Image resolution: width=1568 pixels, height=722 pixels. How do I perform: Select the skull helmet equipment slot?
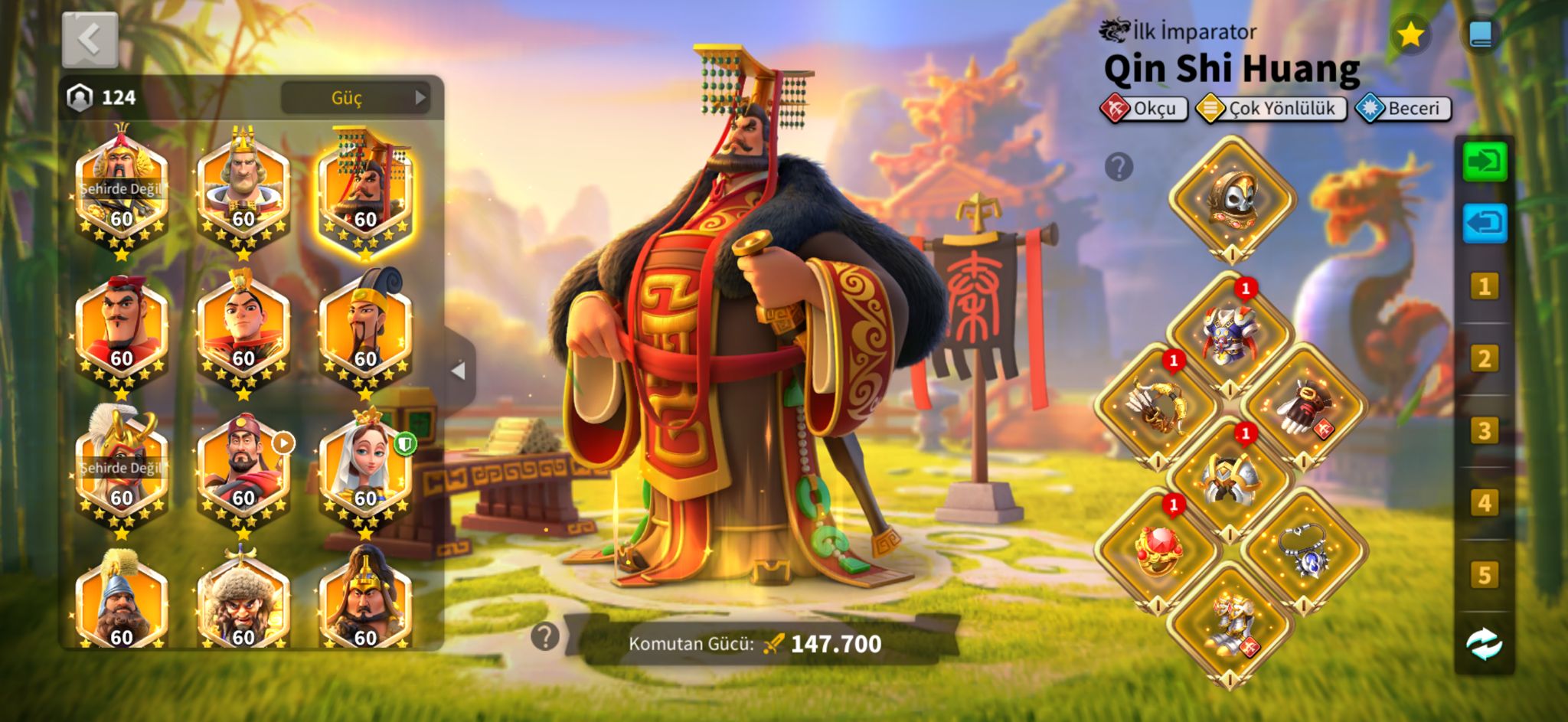tap(1231, 199)
